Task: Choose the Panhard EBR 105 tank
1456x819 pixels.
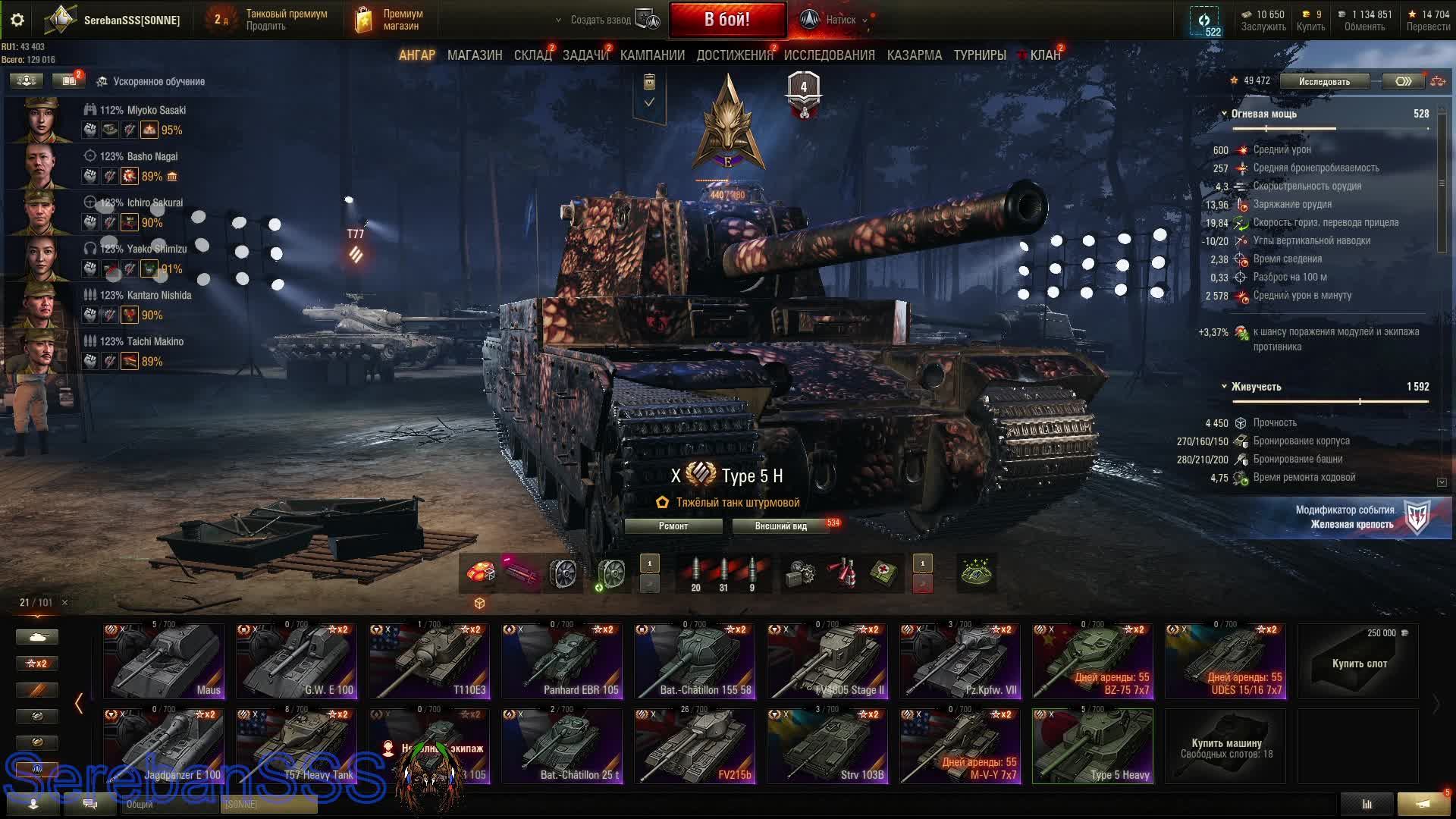Action: pos(562,661)
